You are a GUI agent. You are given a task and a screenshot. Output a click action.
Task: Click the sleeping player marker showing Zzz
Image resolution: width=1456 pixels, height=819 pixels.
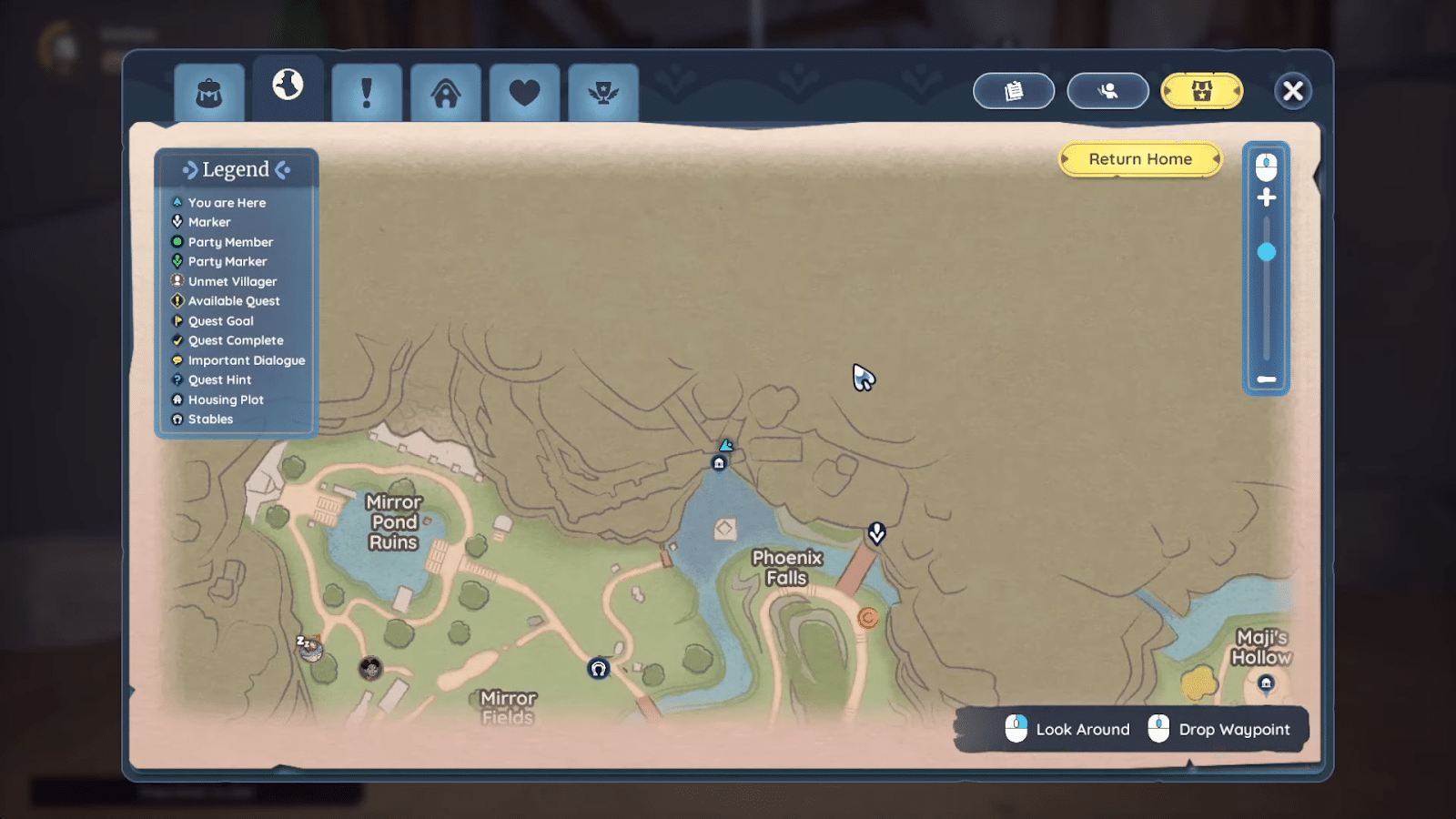pos(309,648)
